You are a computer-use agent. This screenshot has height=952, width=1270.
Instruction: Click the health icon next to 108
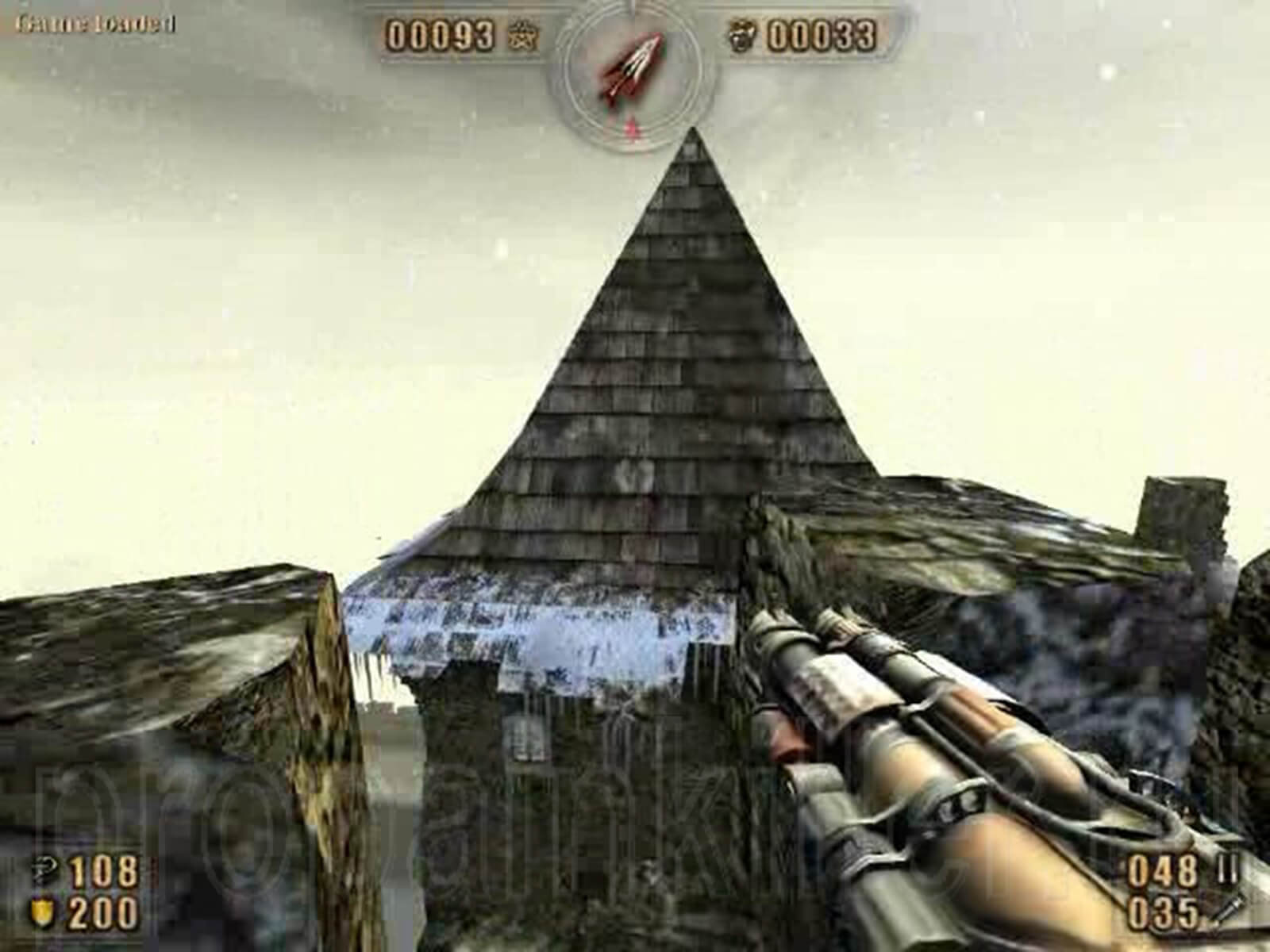point(44,870)
